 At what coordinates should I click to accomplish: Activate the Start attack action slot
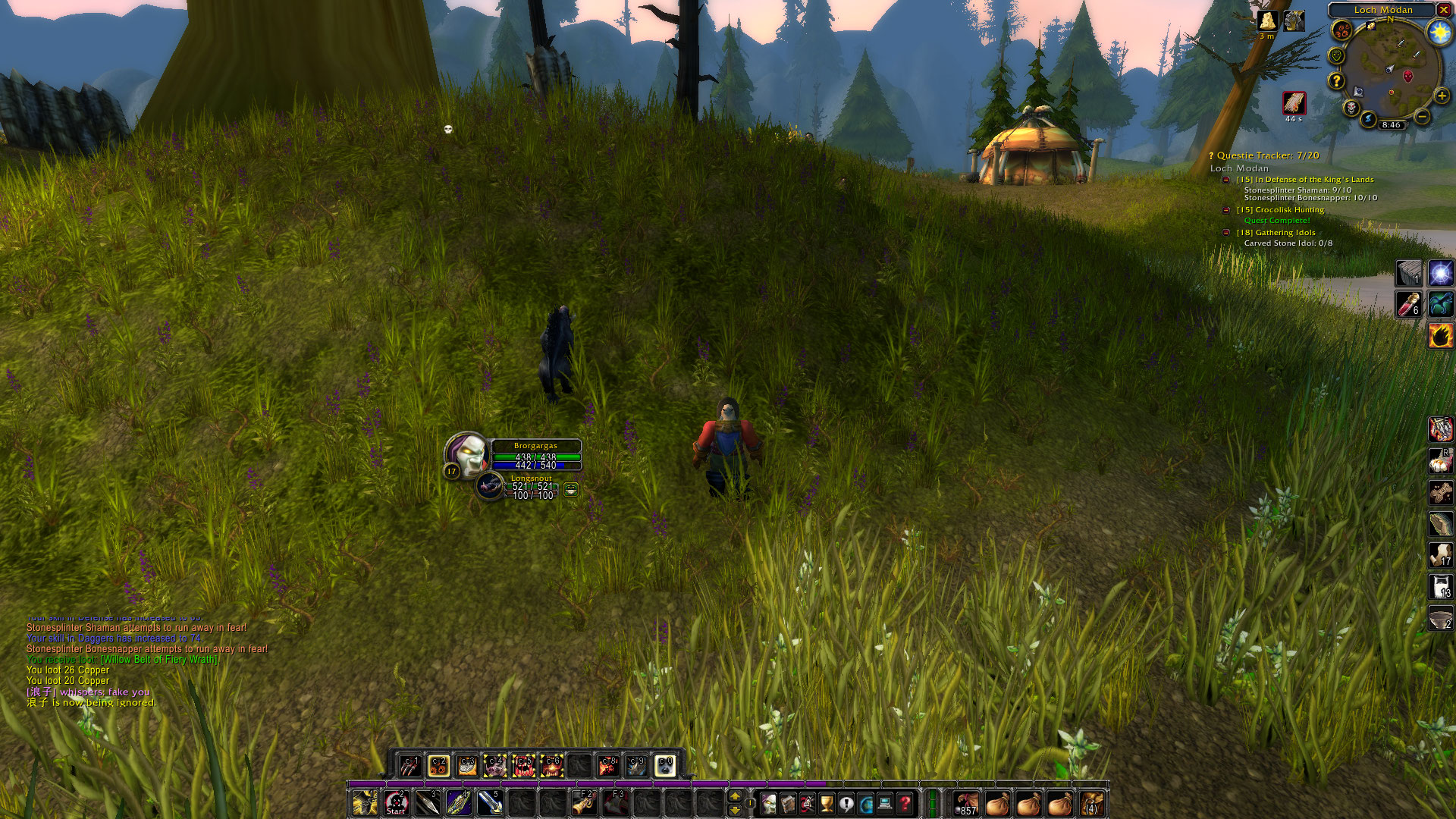pos(396,803)
